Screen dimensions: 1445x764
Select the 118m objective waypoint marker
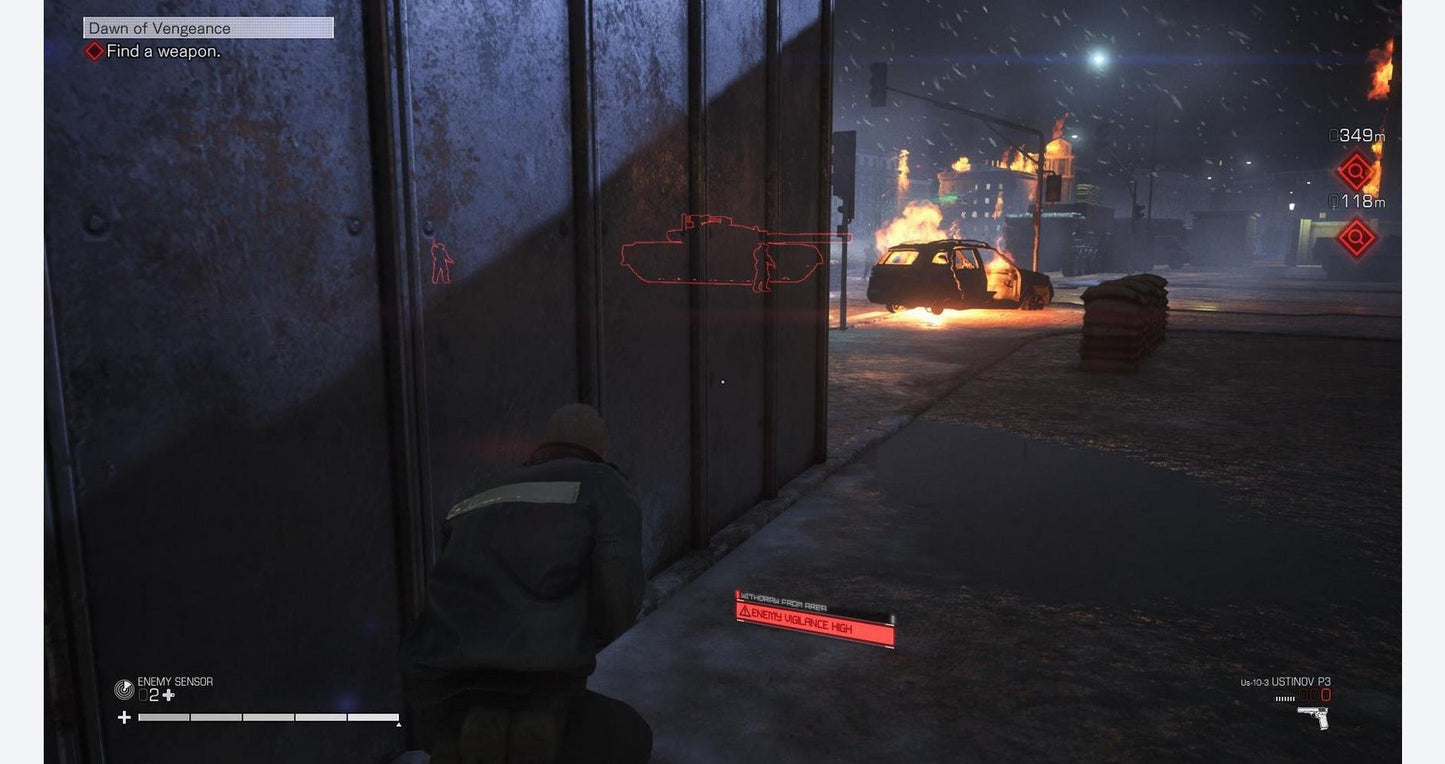(1356, 238)
